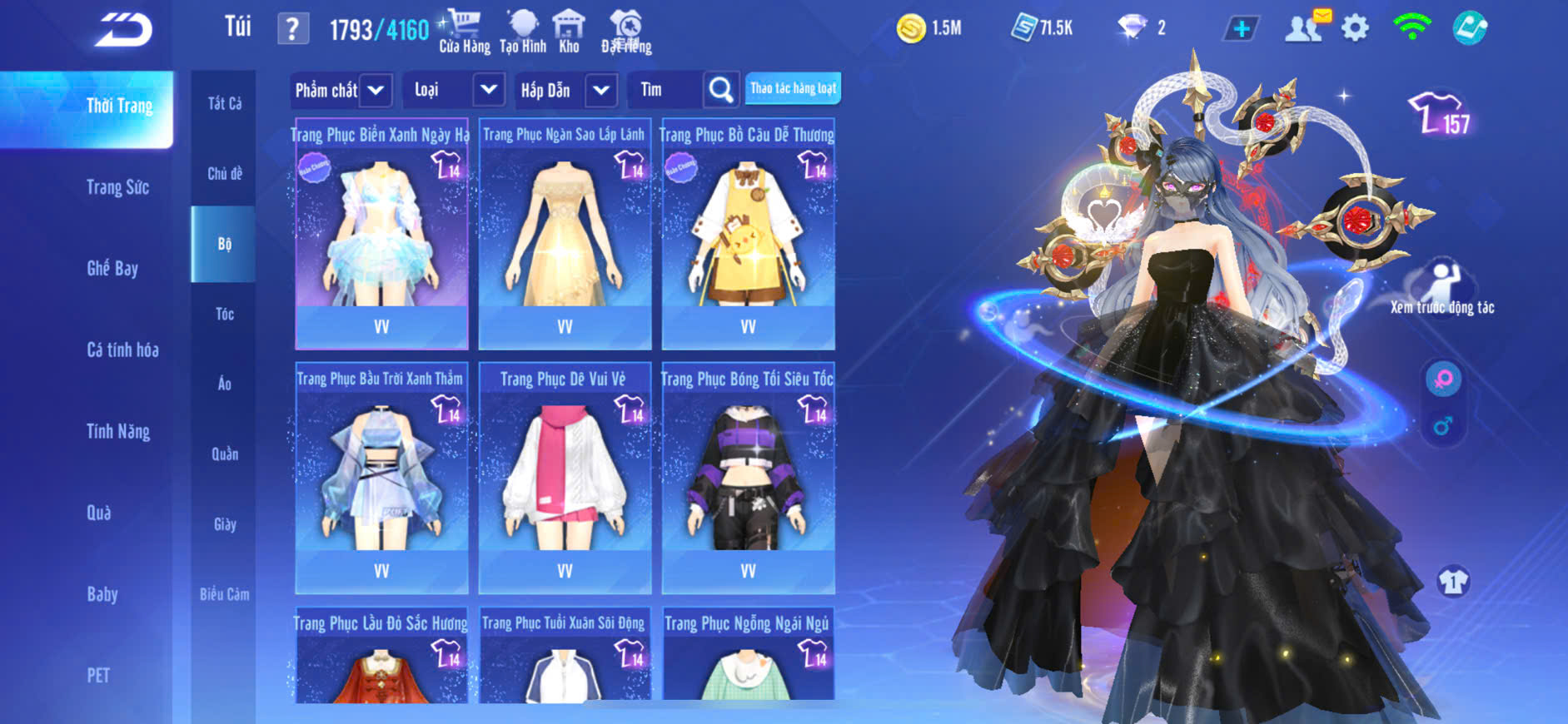Image resolution: width=1568 pixels, height=724 pixels.
Task: Go back with the top-left arrow
Action: tap(124, 30)
